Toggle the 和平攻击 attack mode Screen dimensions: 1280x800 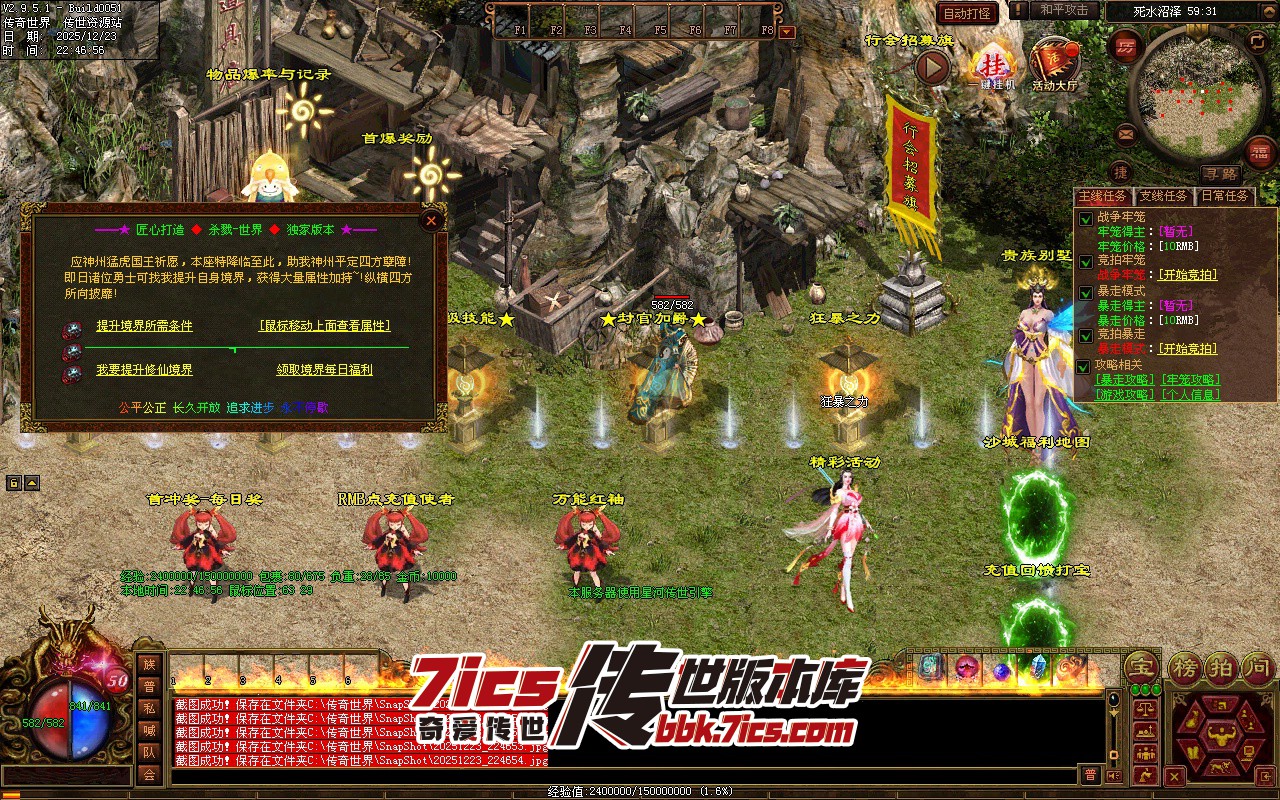click(x=1063, y=10)
